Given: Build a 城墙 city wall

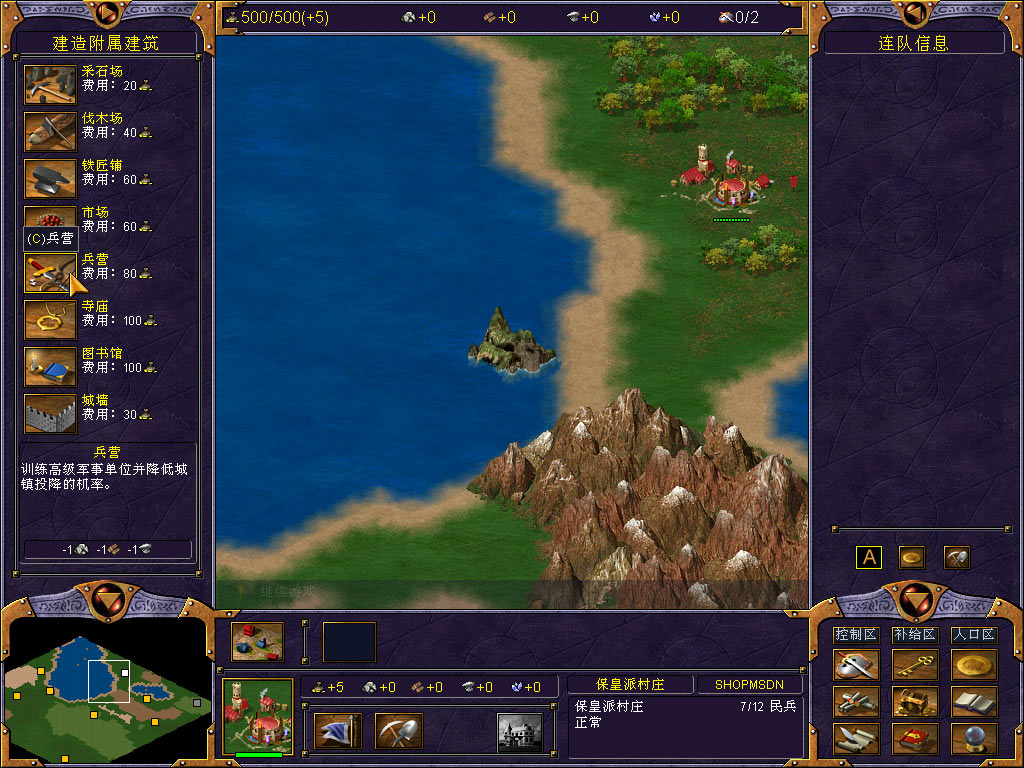Looking at the screenshot, I should pyautogui.click(x=50, y=414).
